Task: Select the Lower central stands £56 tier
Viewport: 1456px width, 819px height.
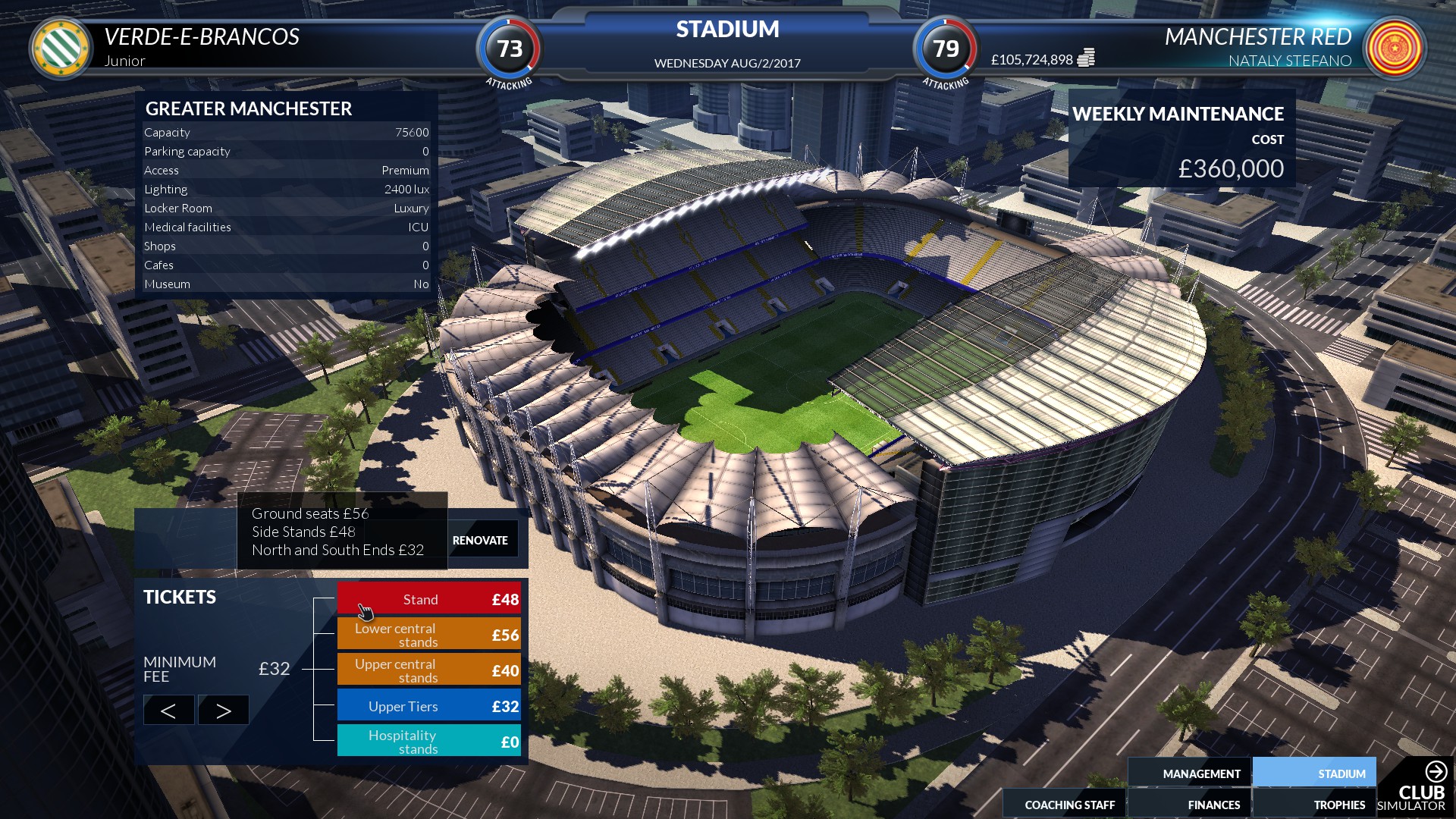Action: click(428, 635)
